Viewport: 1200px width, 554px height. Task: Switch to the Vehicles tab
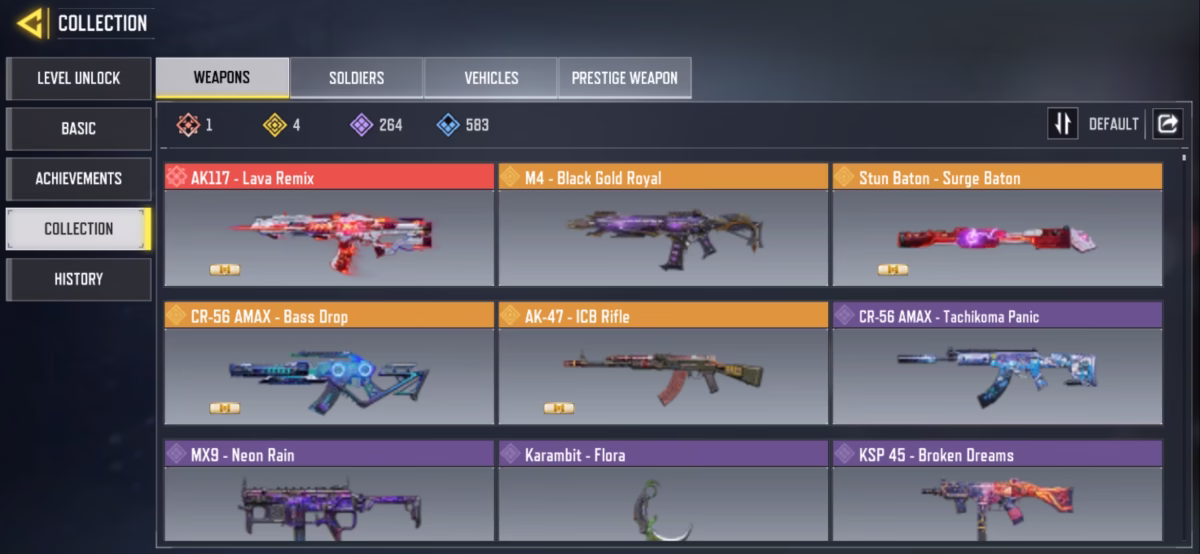pos(491,77)
